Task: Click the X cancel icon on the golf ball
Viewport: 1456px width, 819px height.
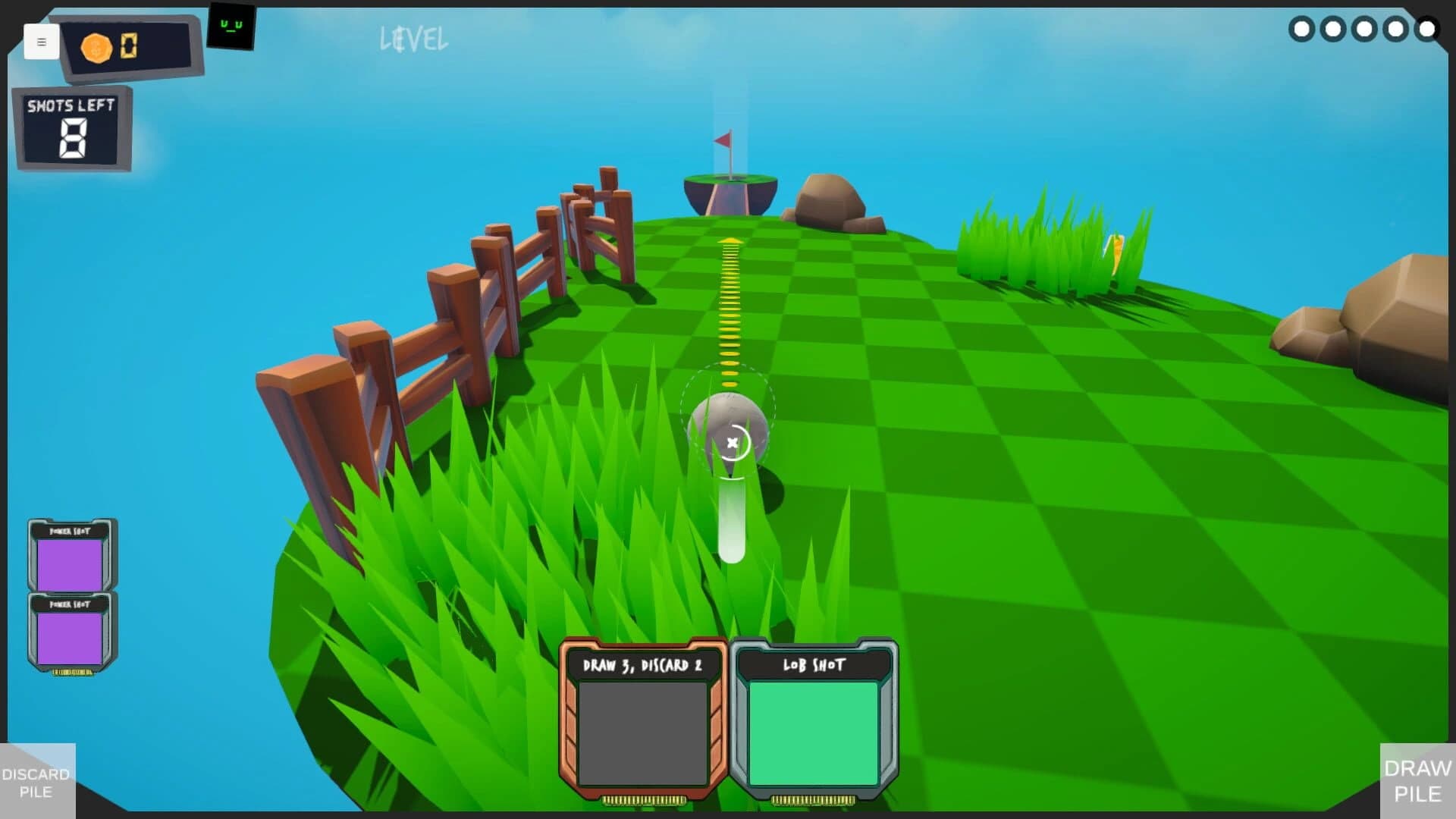Action: click(x=732, y=442)
